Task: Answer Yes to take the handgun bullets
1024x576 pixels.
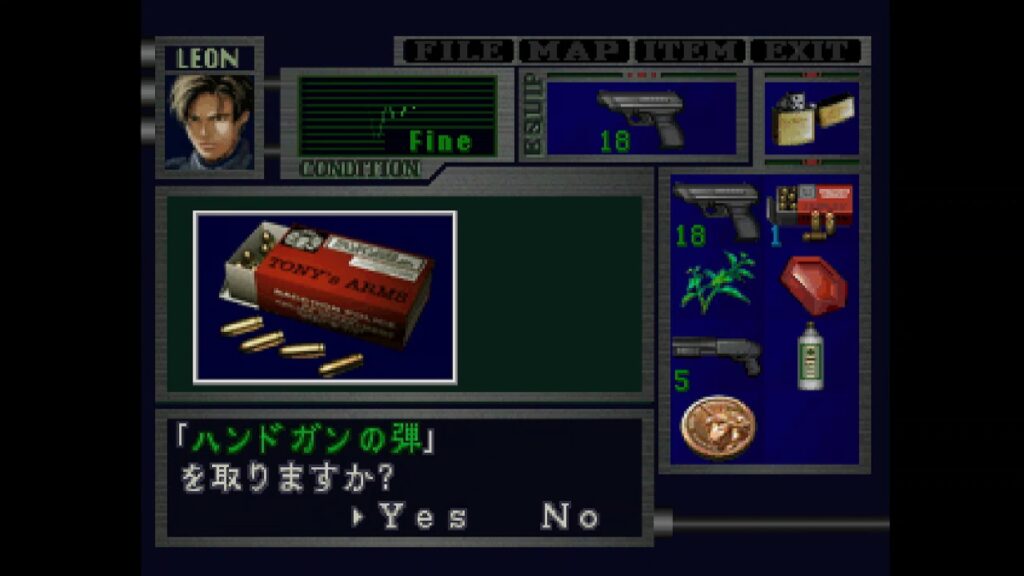Action: (422, 517)
